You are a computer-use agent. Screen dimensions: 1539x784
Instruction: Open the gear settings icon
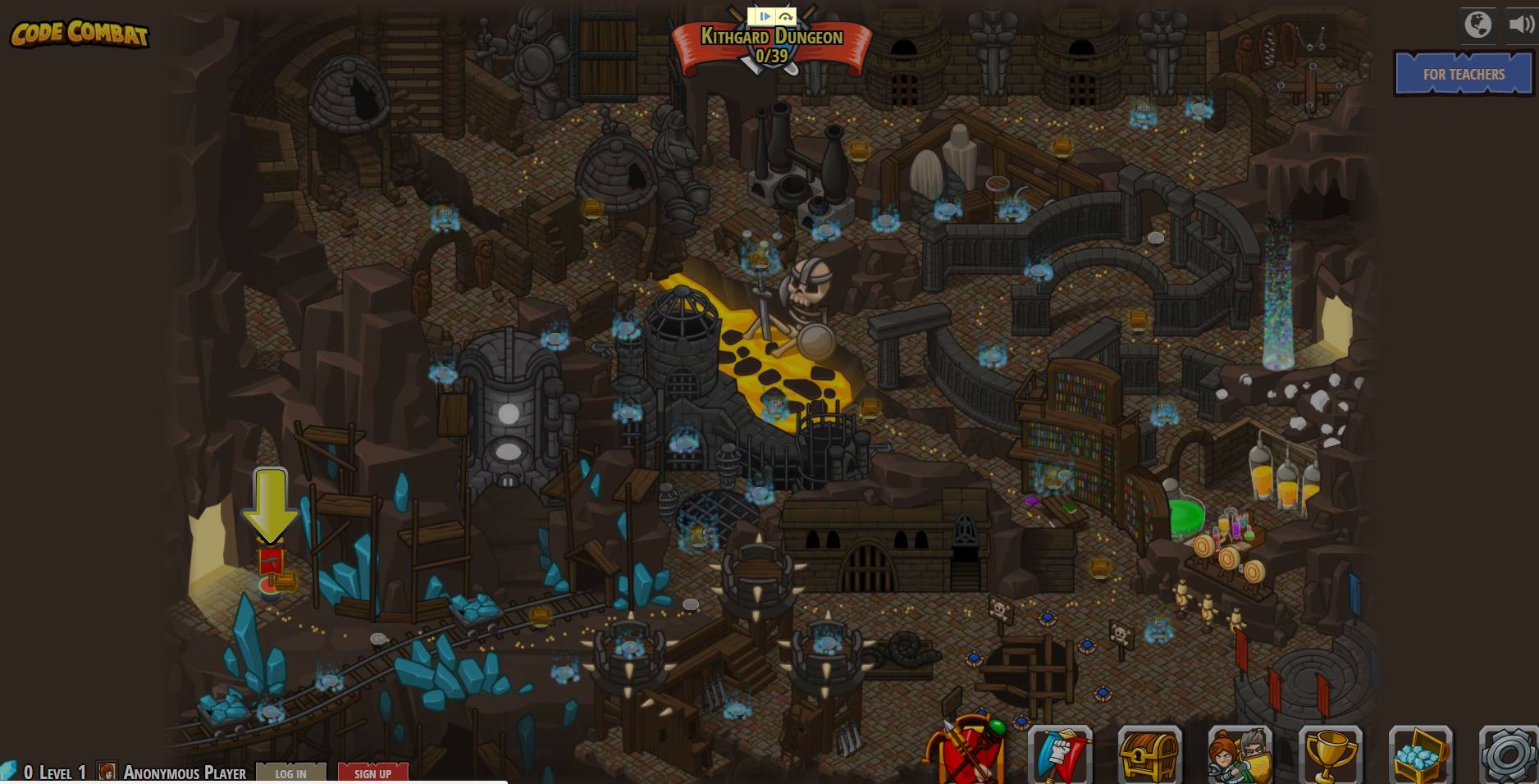click(1508, 754)
